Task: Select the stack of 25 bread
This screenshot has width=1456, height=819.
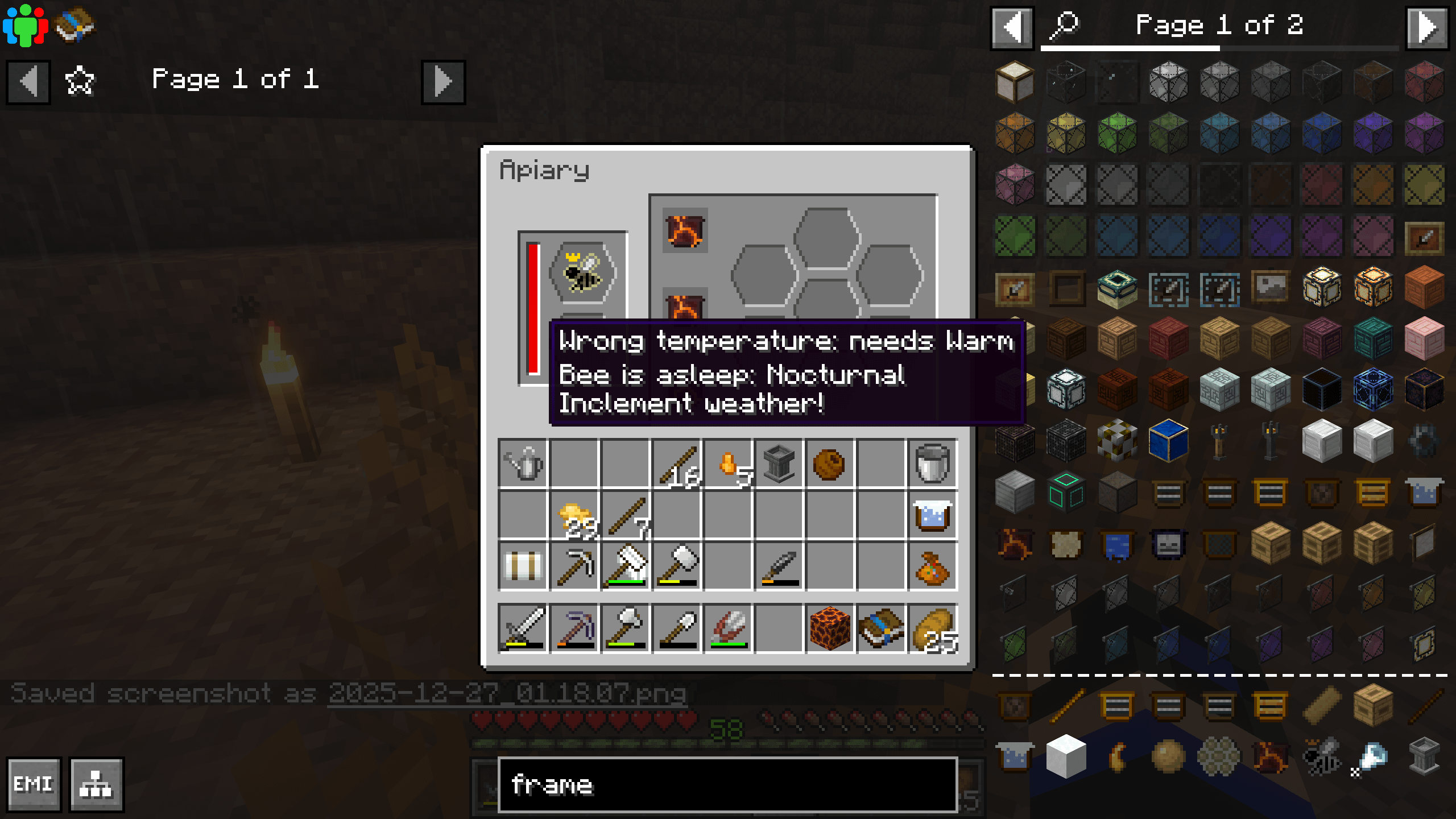Action: pos(933,628)
